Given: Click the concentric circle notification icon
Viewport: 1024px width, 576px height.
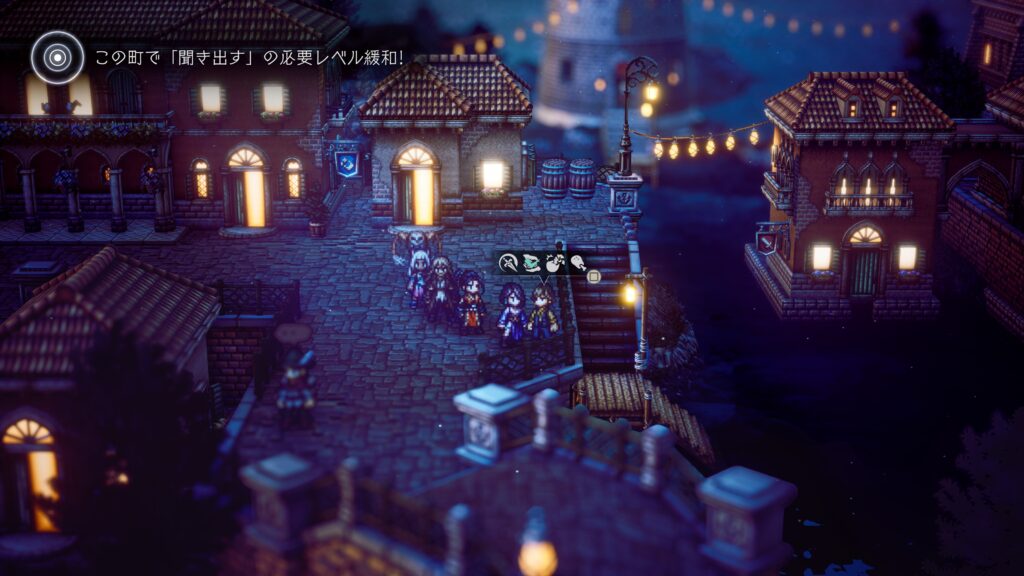Looking at the screenshot, I should tap(57, 57).
